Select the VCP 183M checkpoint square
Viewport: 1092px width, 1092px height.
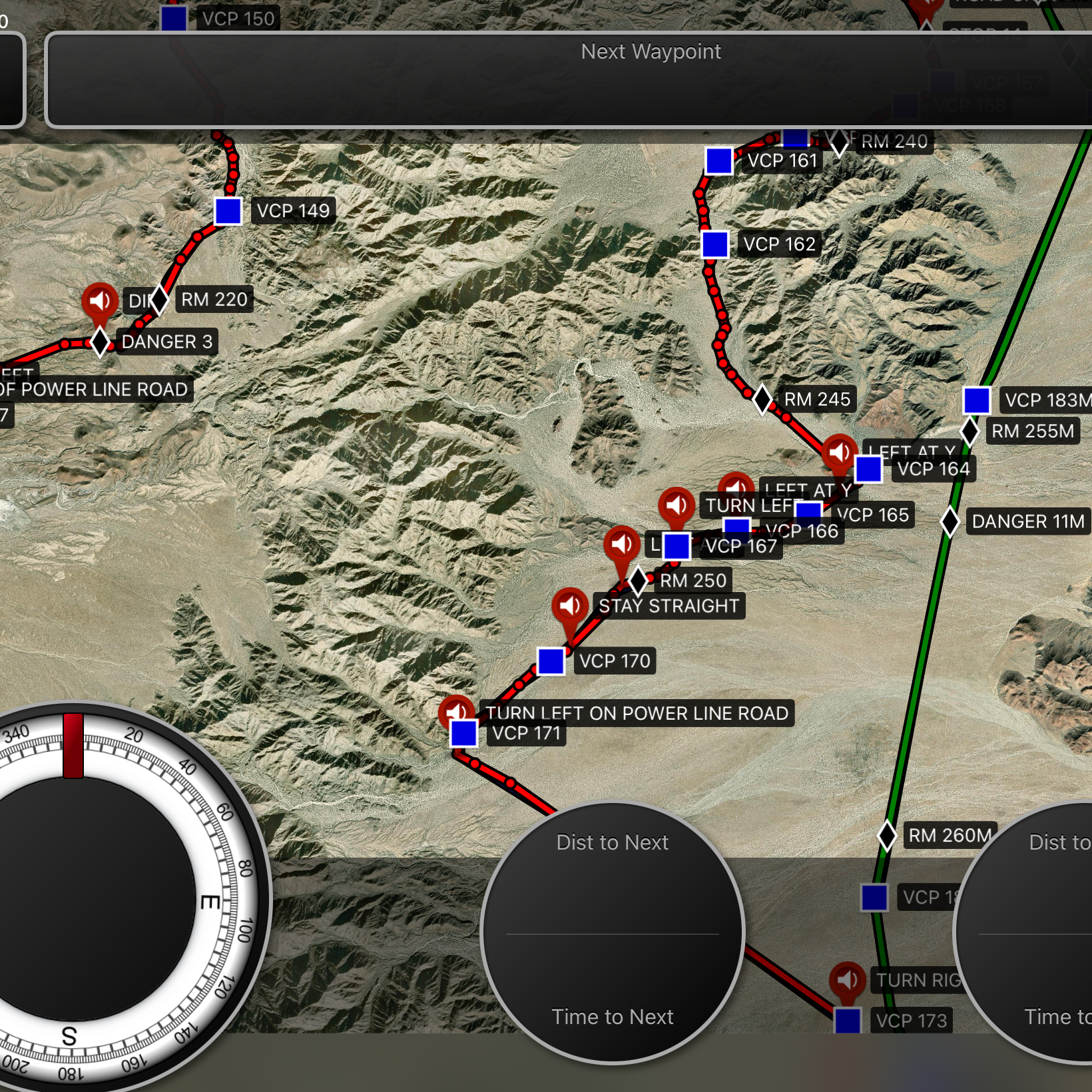coord(977,400)
